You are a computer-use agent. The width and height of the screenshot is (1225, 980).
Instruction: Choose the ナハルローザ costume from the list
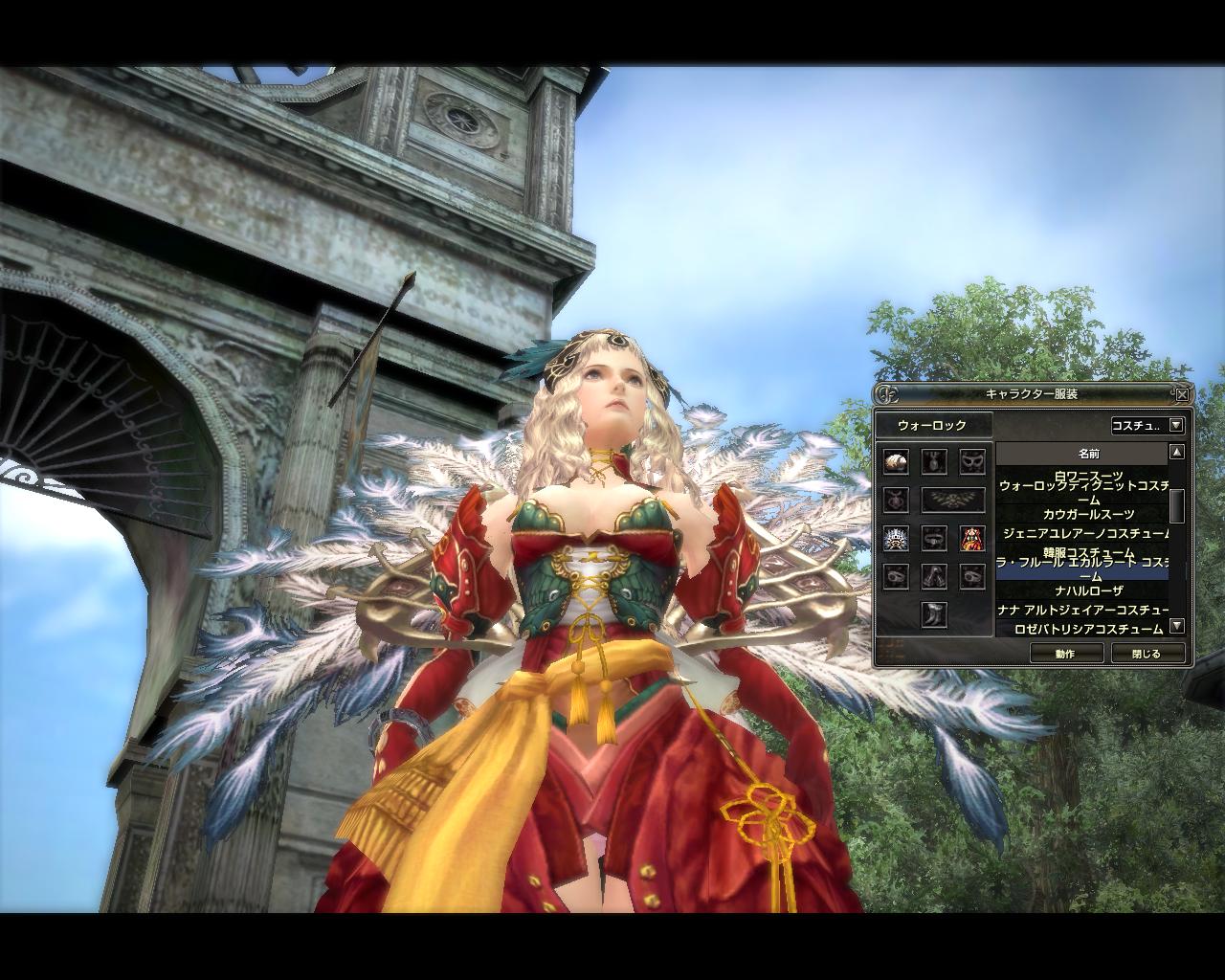[1081, 591]
